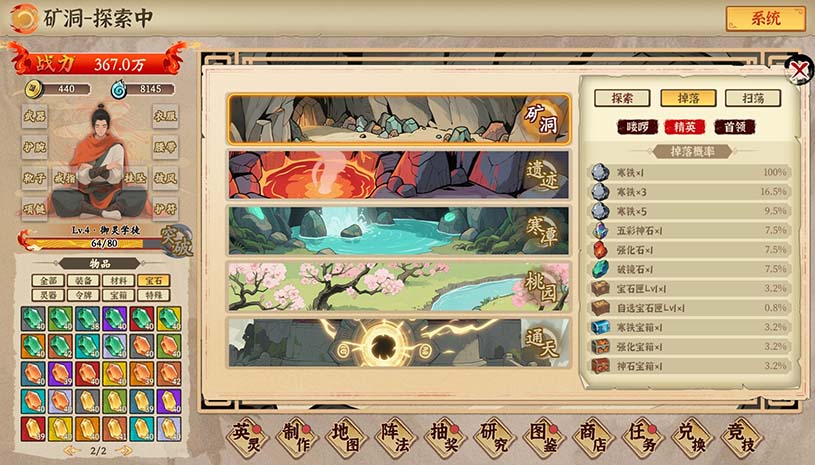Select the 寒潭 cold pool location
Viewport: 815px width, 465px height.
(x=398, y=230)
